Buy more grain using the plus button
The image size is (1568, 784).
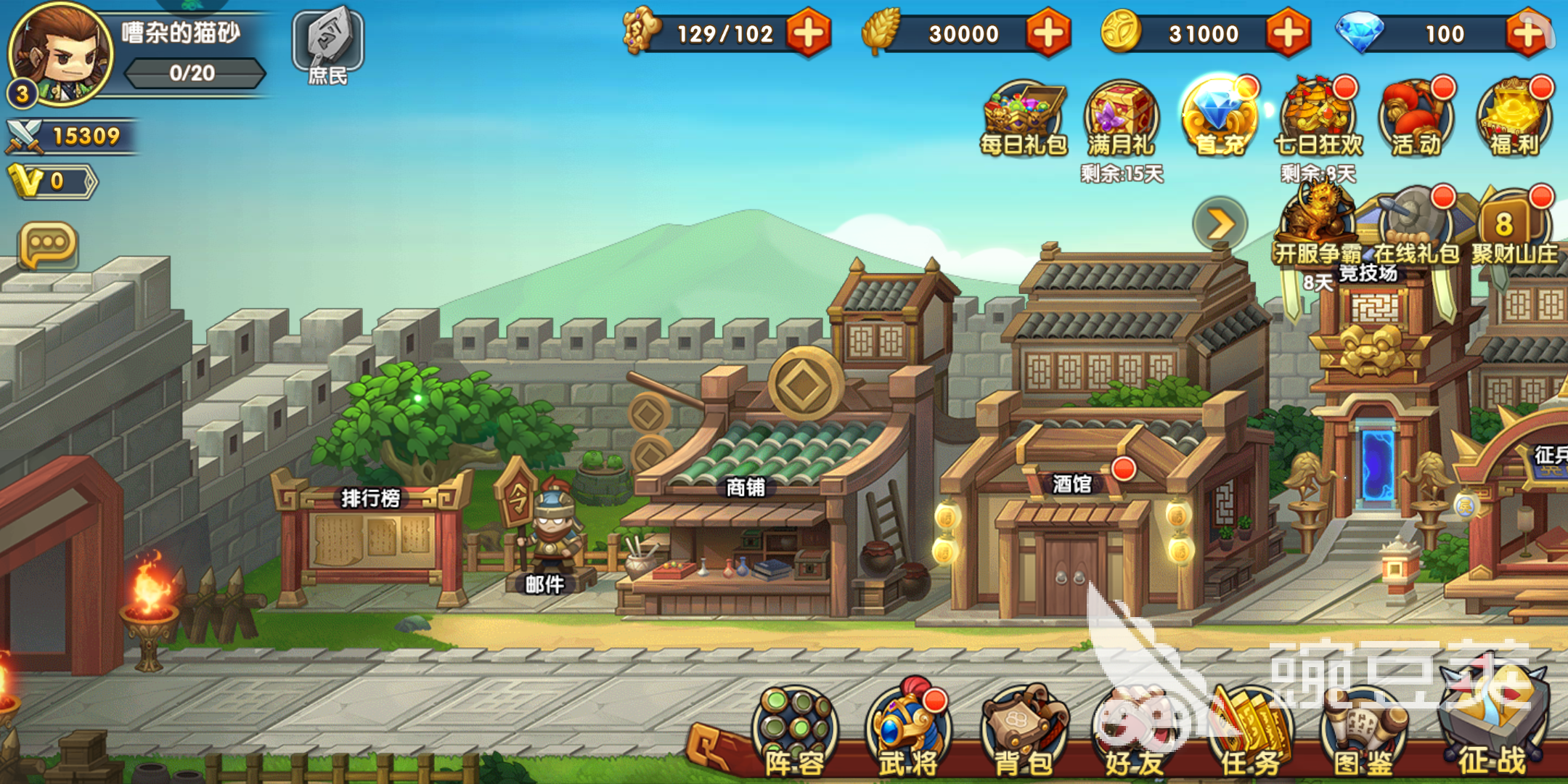tap(1048, 33)
